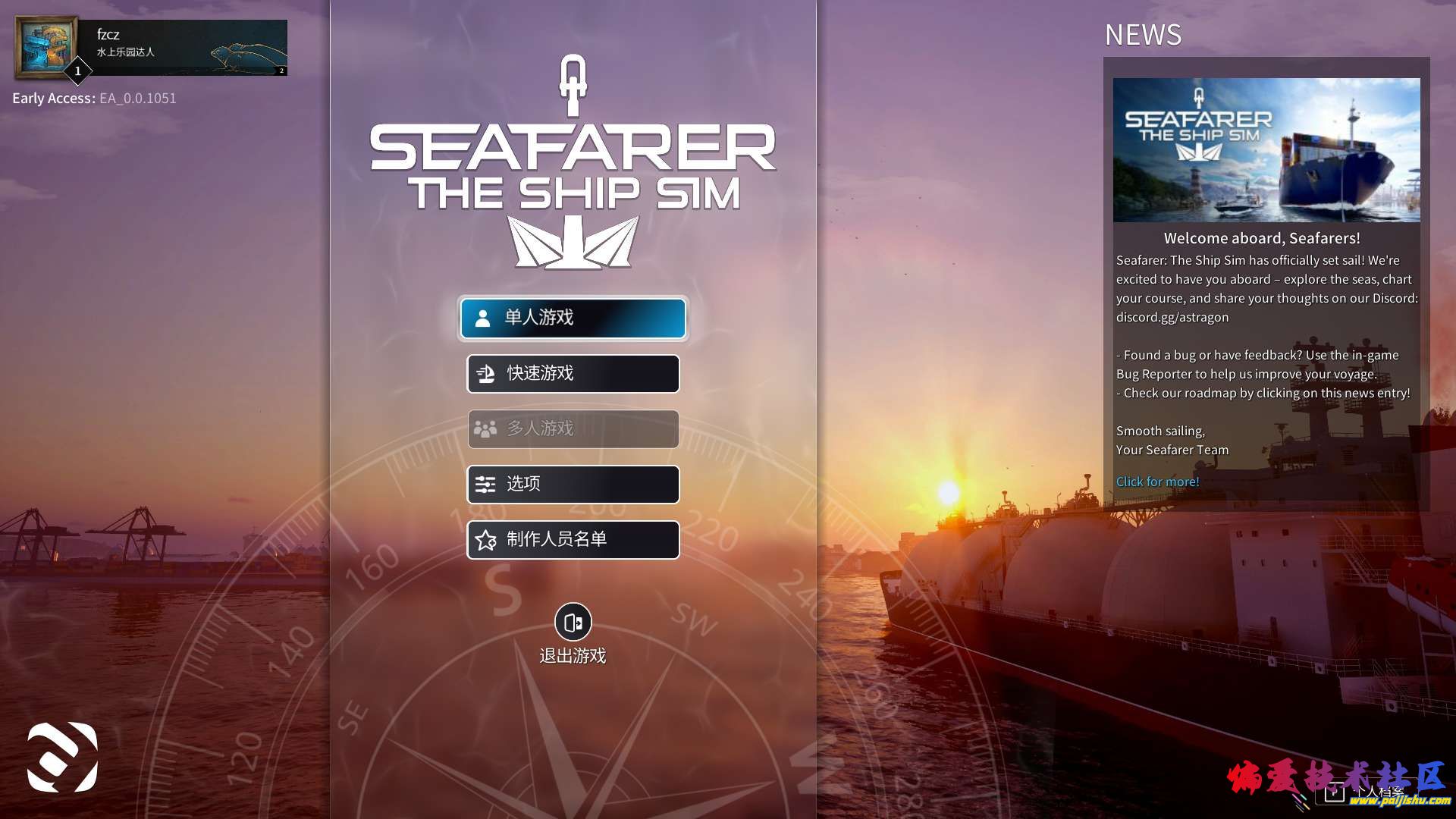Open the 选项 options menu
Viewport: 1456px width, 819px height.
pyautogui.click(x=573, y=484)
